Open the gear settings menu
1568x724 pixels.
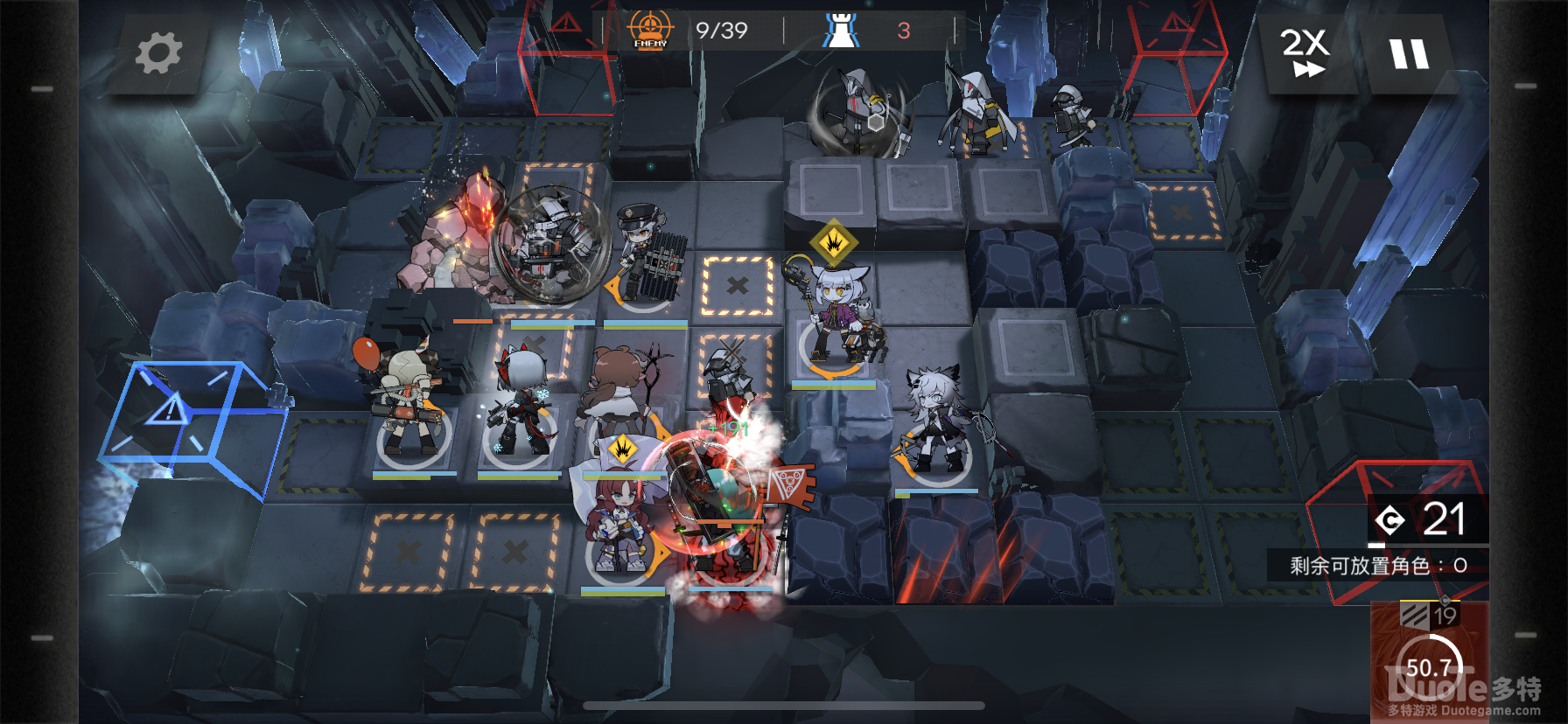pyautogui.click(x=158, y=53)
